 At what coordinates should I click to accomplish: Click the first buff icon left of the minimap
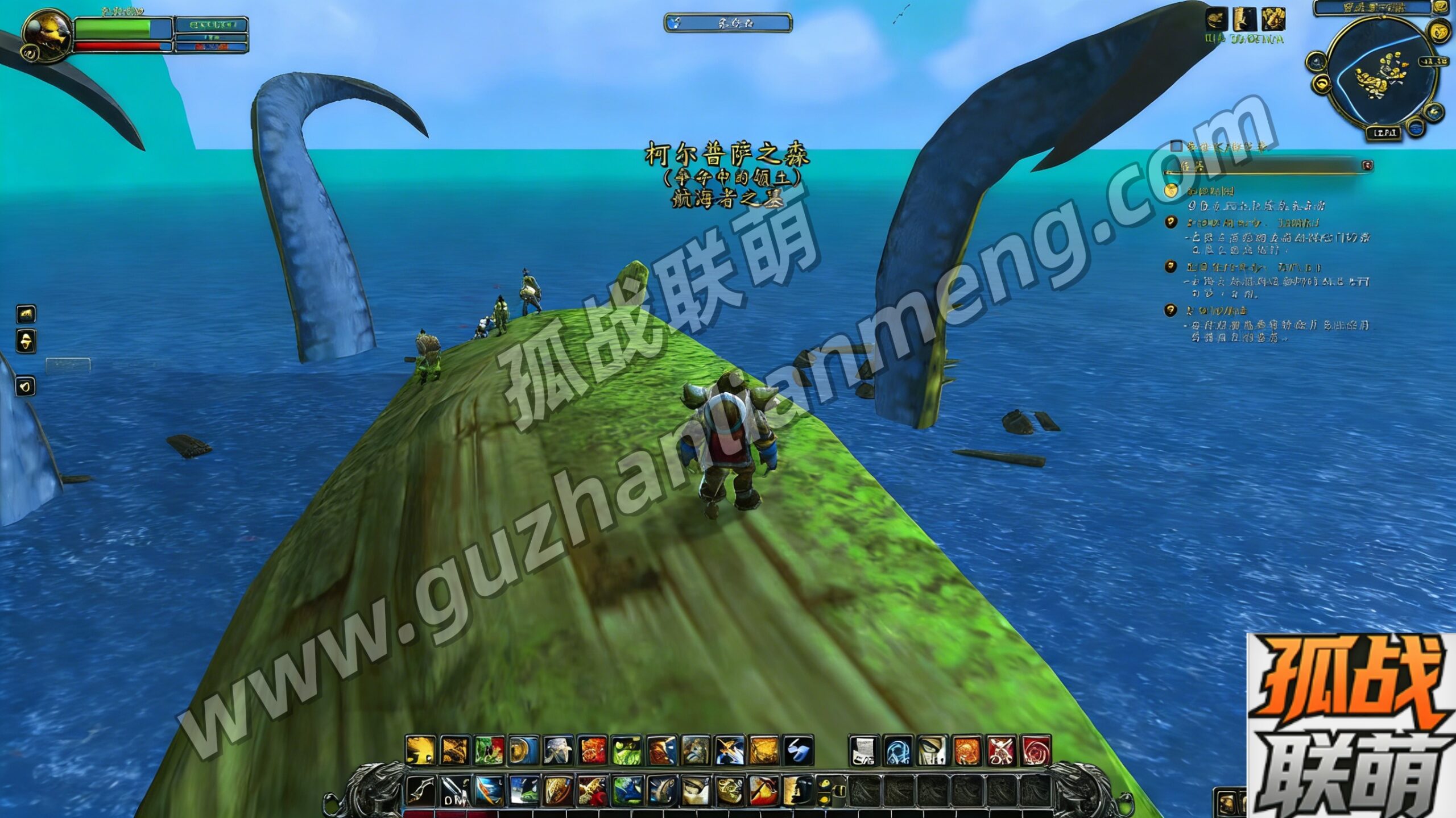(1216, 20)
